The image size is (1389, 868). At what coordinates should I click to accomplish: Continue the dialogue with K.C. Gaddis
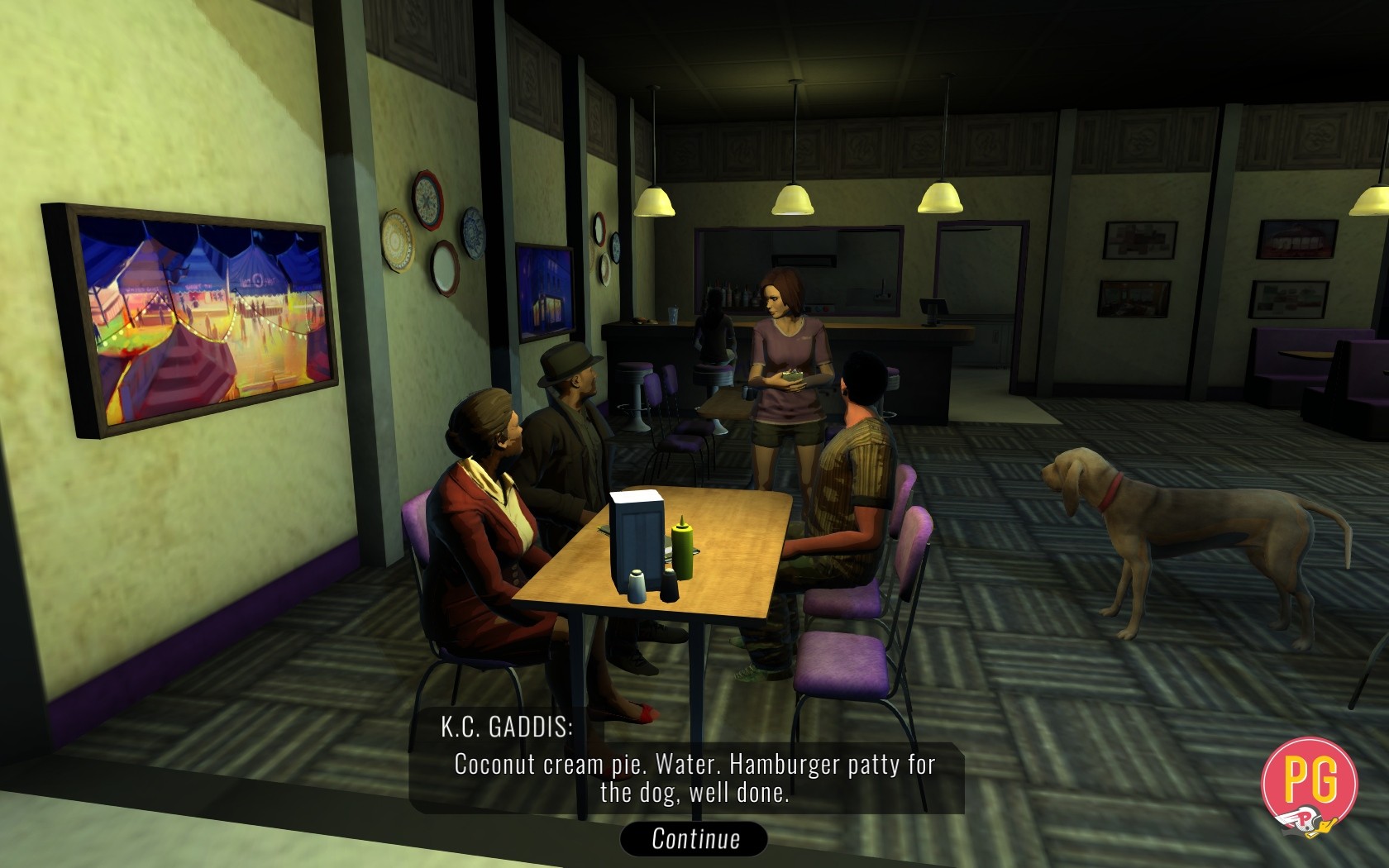click(x=694, y=838)
